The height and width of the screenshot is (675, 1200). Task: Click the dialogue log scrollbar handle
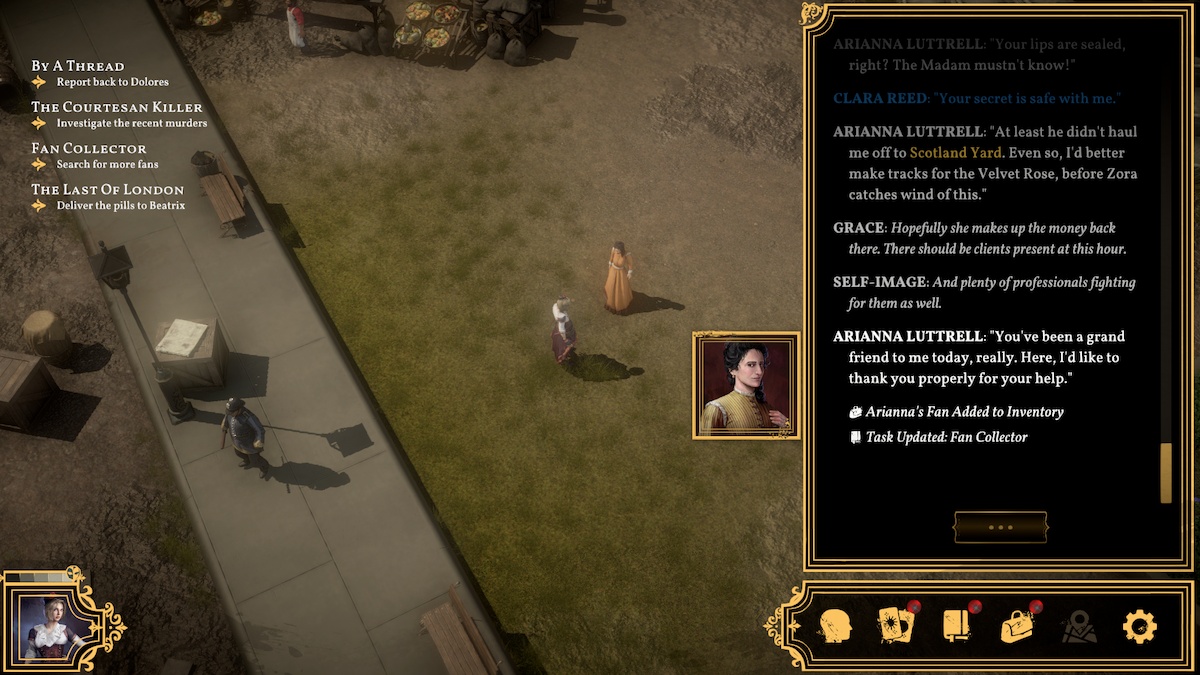tap(1165, 473)
